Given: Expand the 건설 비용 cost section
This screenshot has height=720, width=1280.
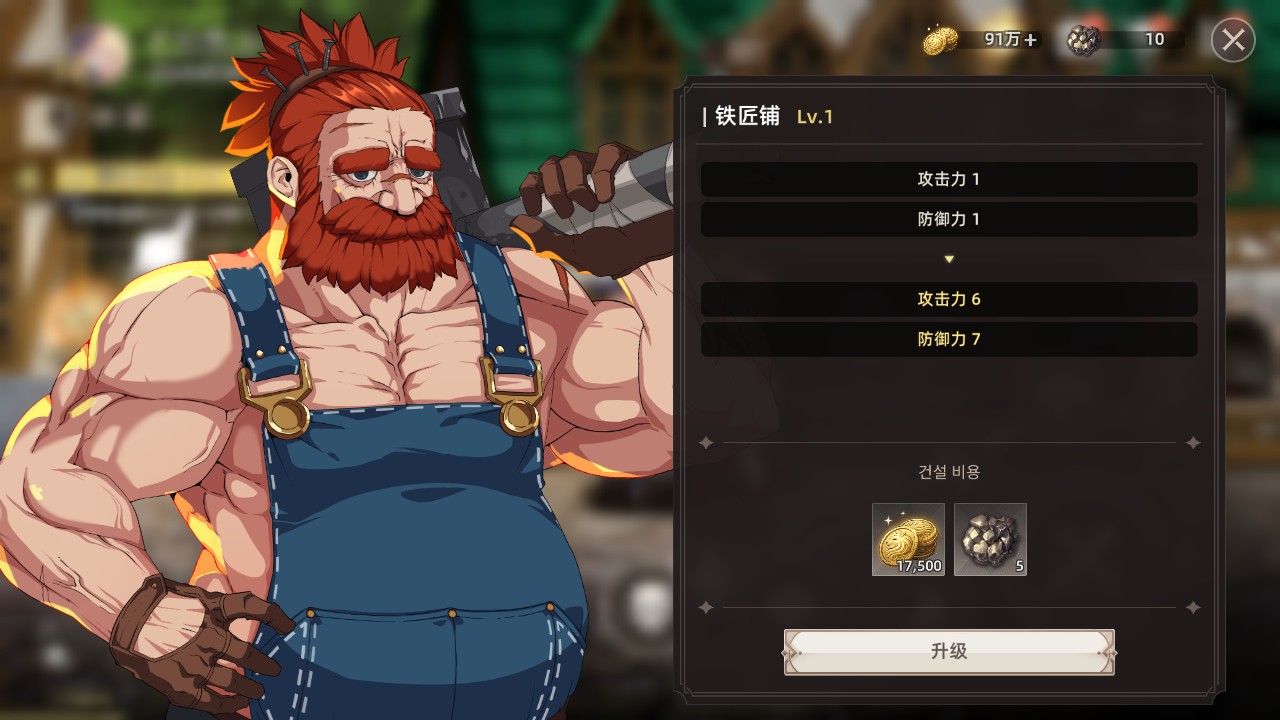Looking at the screenshot, I should 947,471.
